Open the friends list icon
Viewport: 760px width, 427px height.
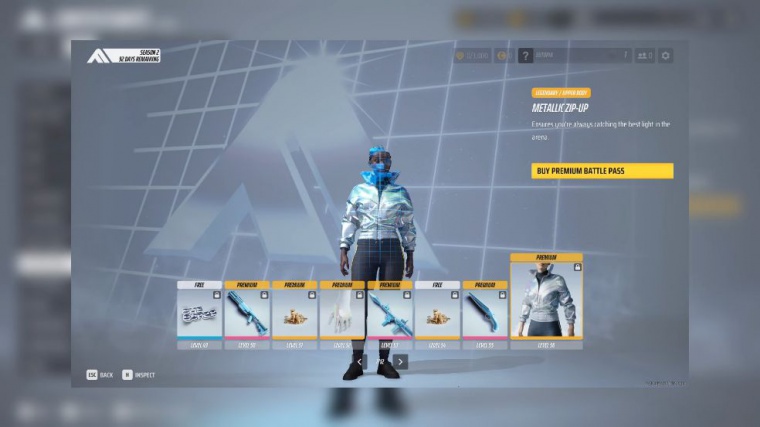point(645,56)
